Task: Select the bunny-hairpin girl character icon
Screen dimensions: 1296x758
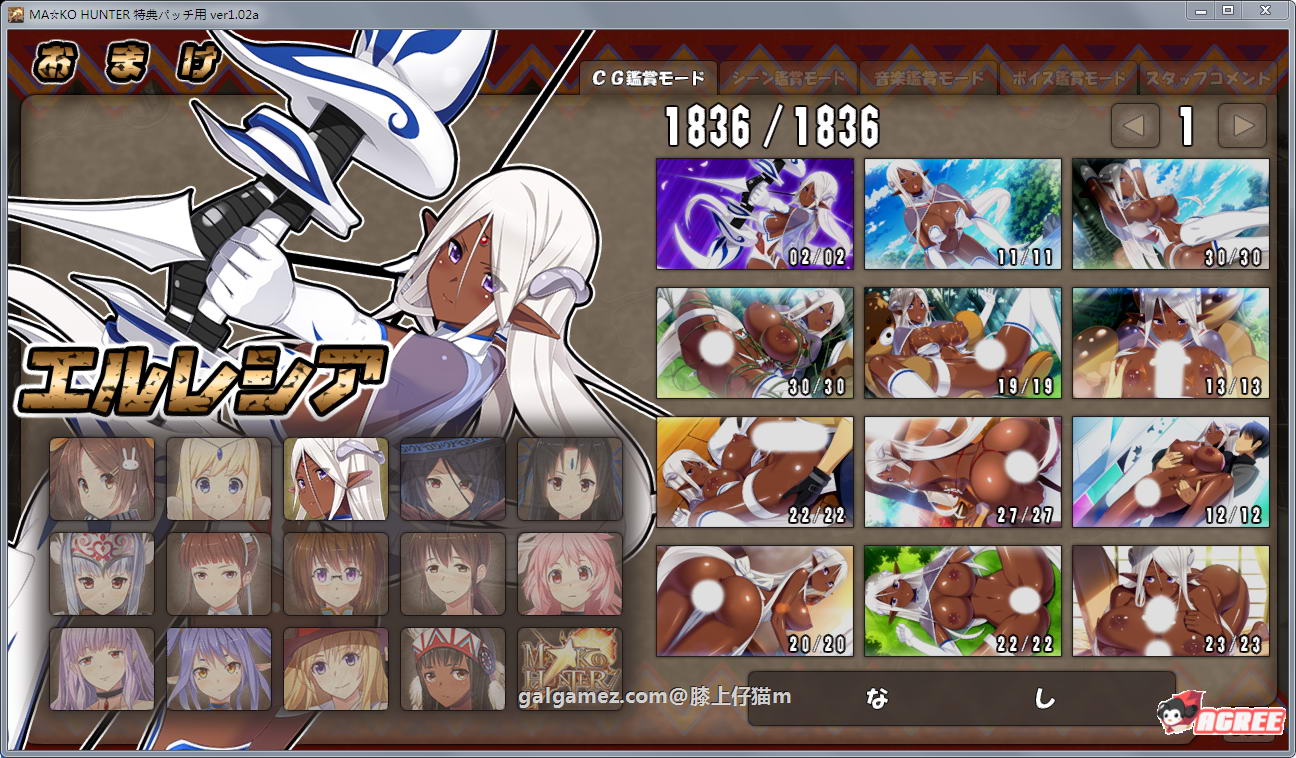Action: point(102,480)
